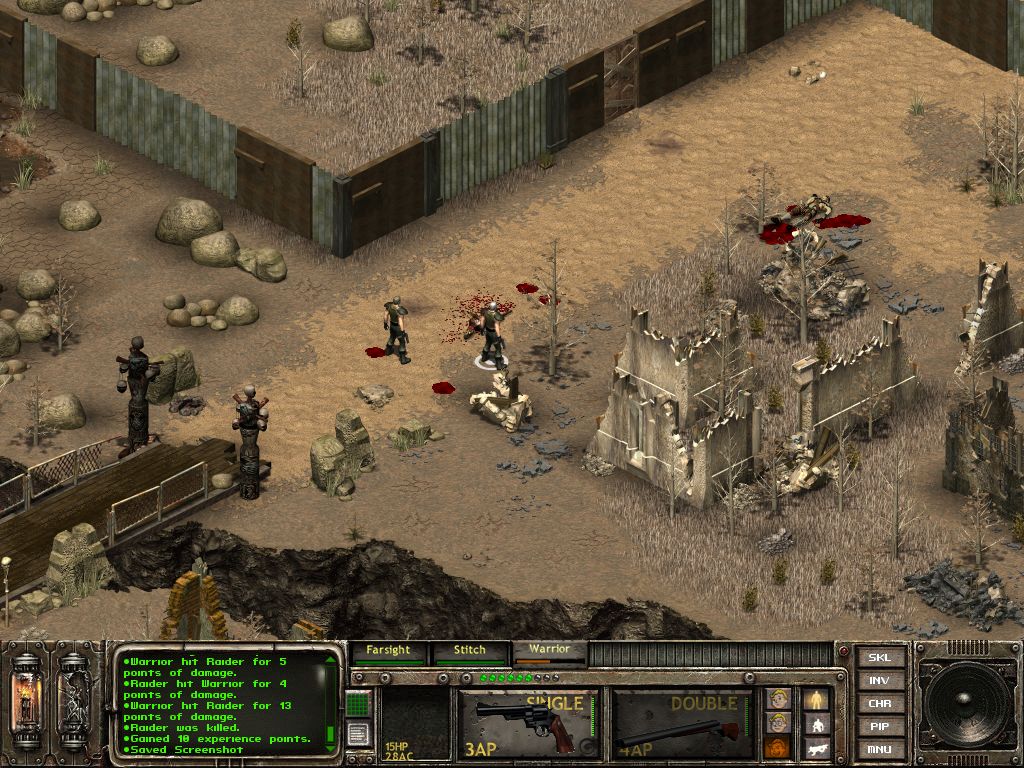Select the Stitch squad member tab
Screen dimensions: 1024x768
[x=469, y=652]
